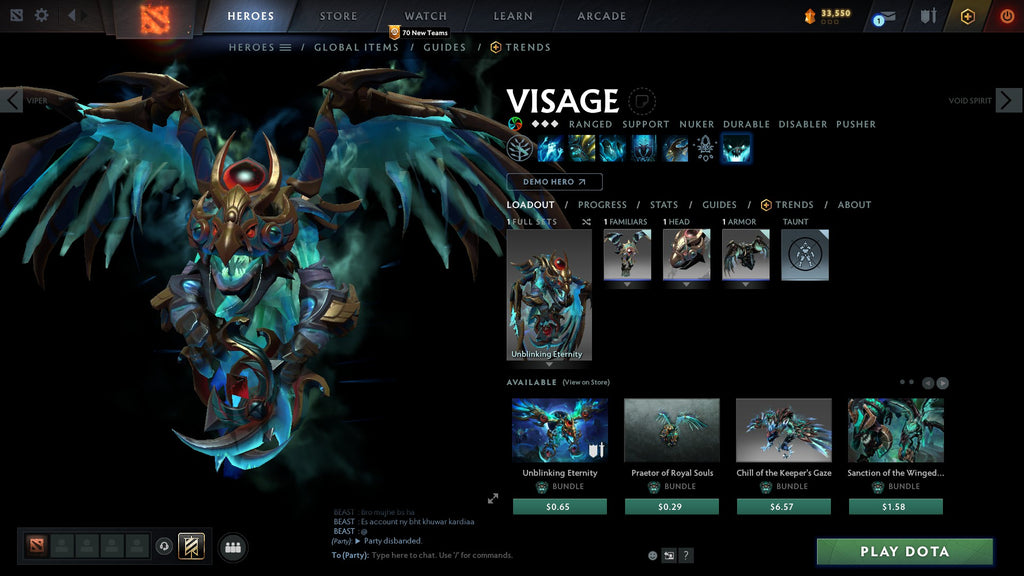Viewport: 1024px width, 576px height.
Task: Go to the Arcade tab
Action: 602,16
